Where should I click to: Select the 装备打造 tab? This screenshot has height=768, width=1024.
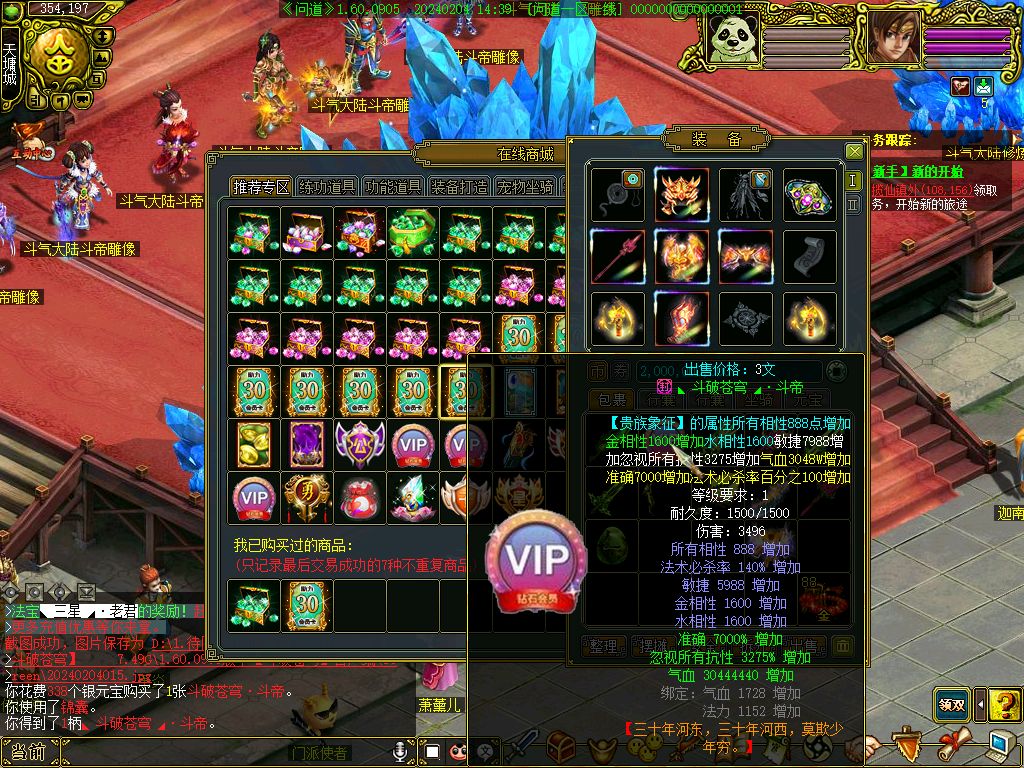tap(459, 187)
